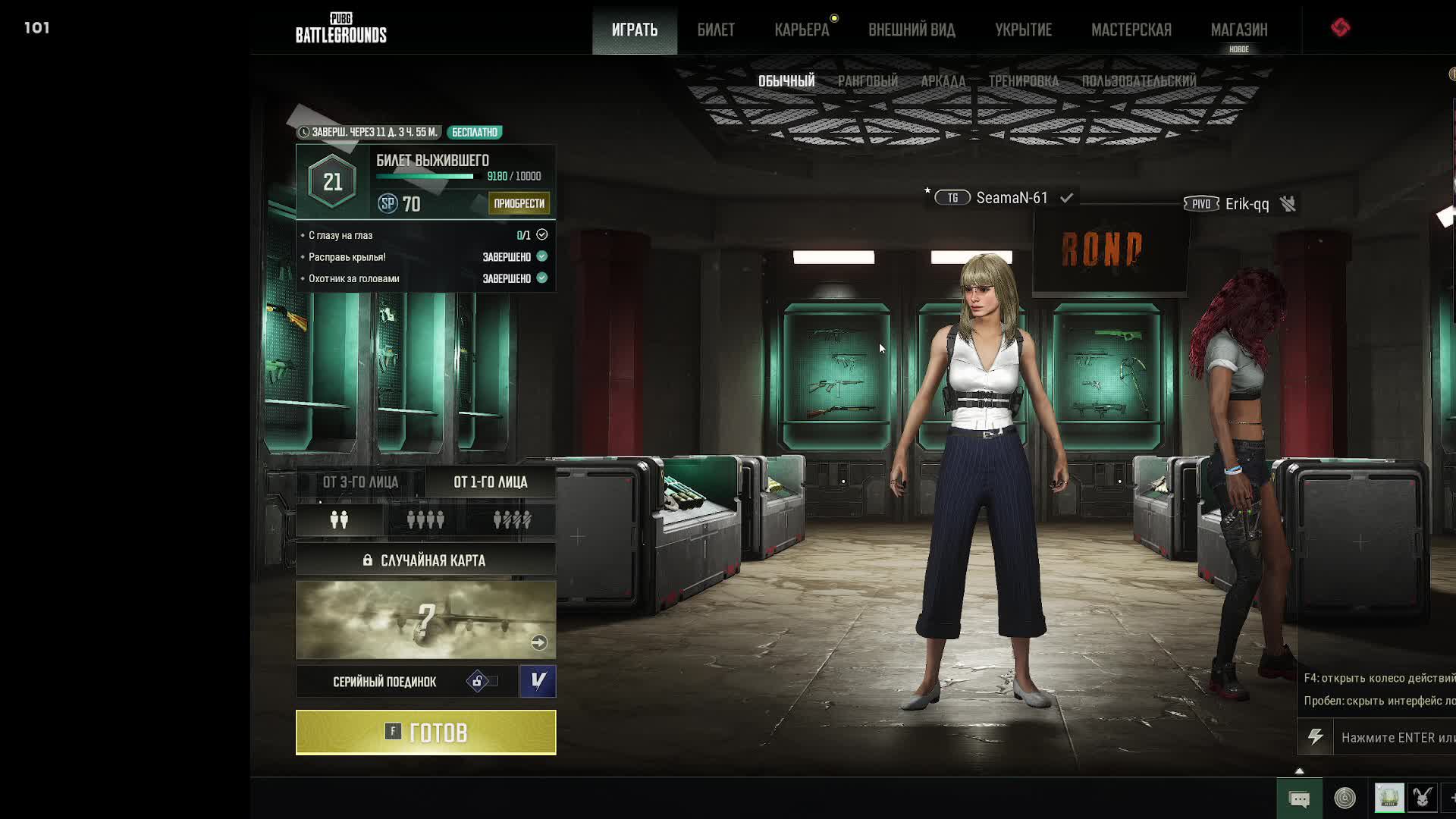Screen dimensions: 1456x819
Task: Click teammate Erik-qq's name tag
Action: tap(1246, 204)
